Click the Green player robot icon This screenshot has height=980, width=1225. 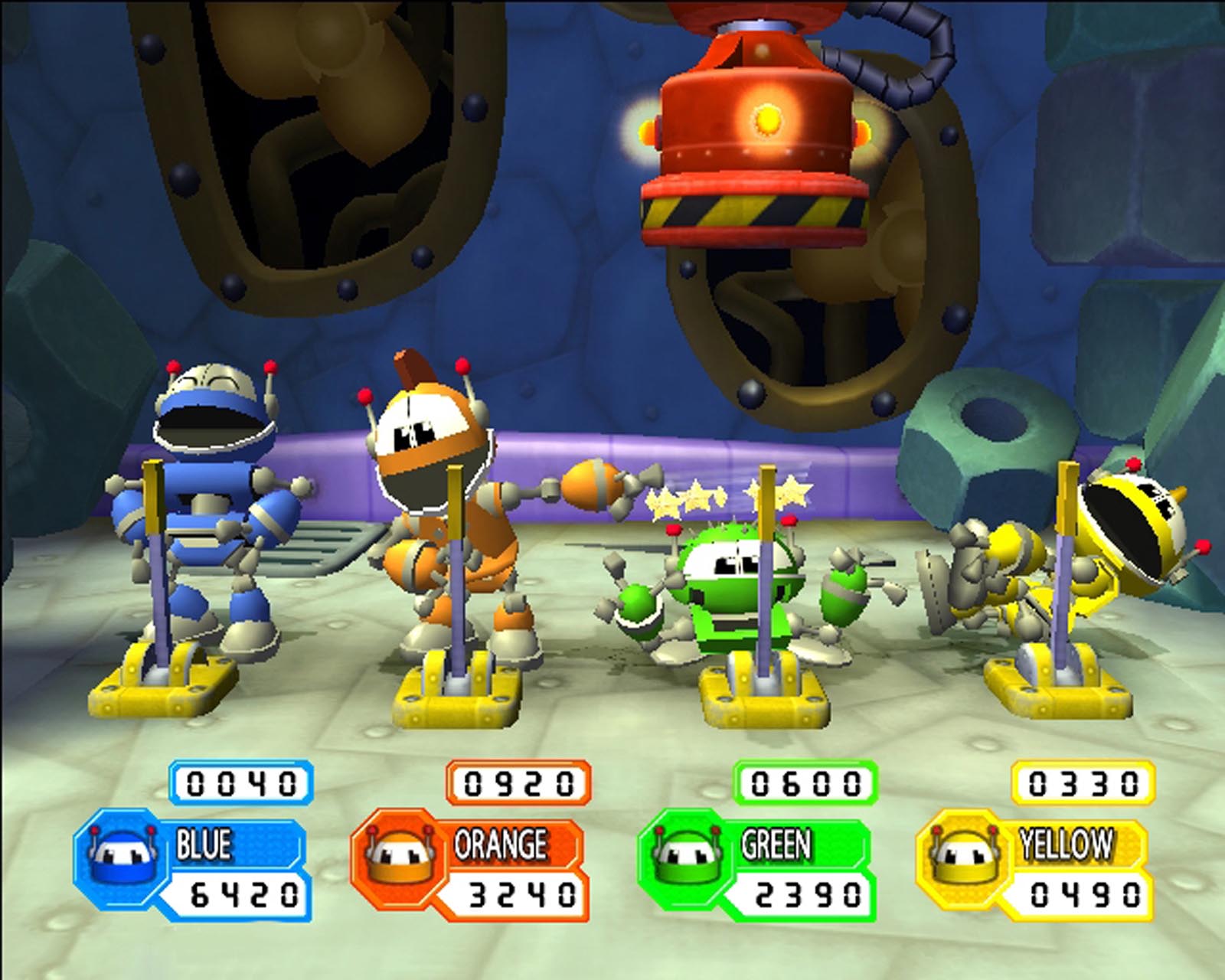coord(684,857)
